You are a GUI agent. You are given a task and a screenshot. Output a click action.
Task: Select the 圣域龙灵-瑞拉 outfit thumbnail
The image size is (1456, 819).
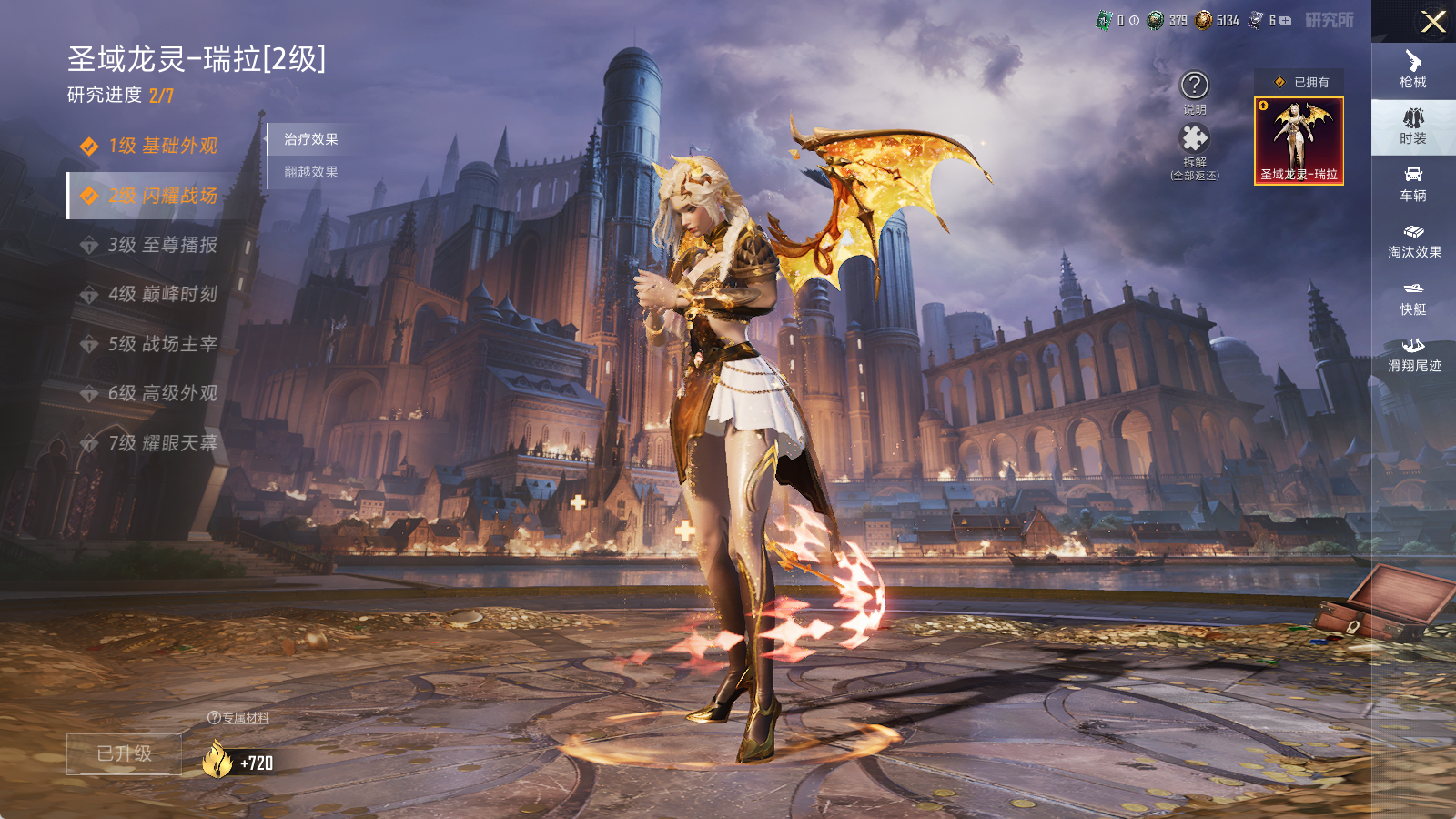click(1299, 141)
